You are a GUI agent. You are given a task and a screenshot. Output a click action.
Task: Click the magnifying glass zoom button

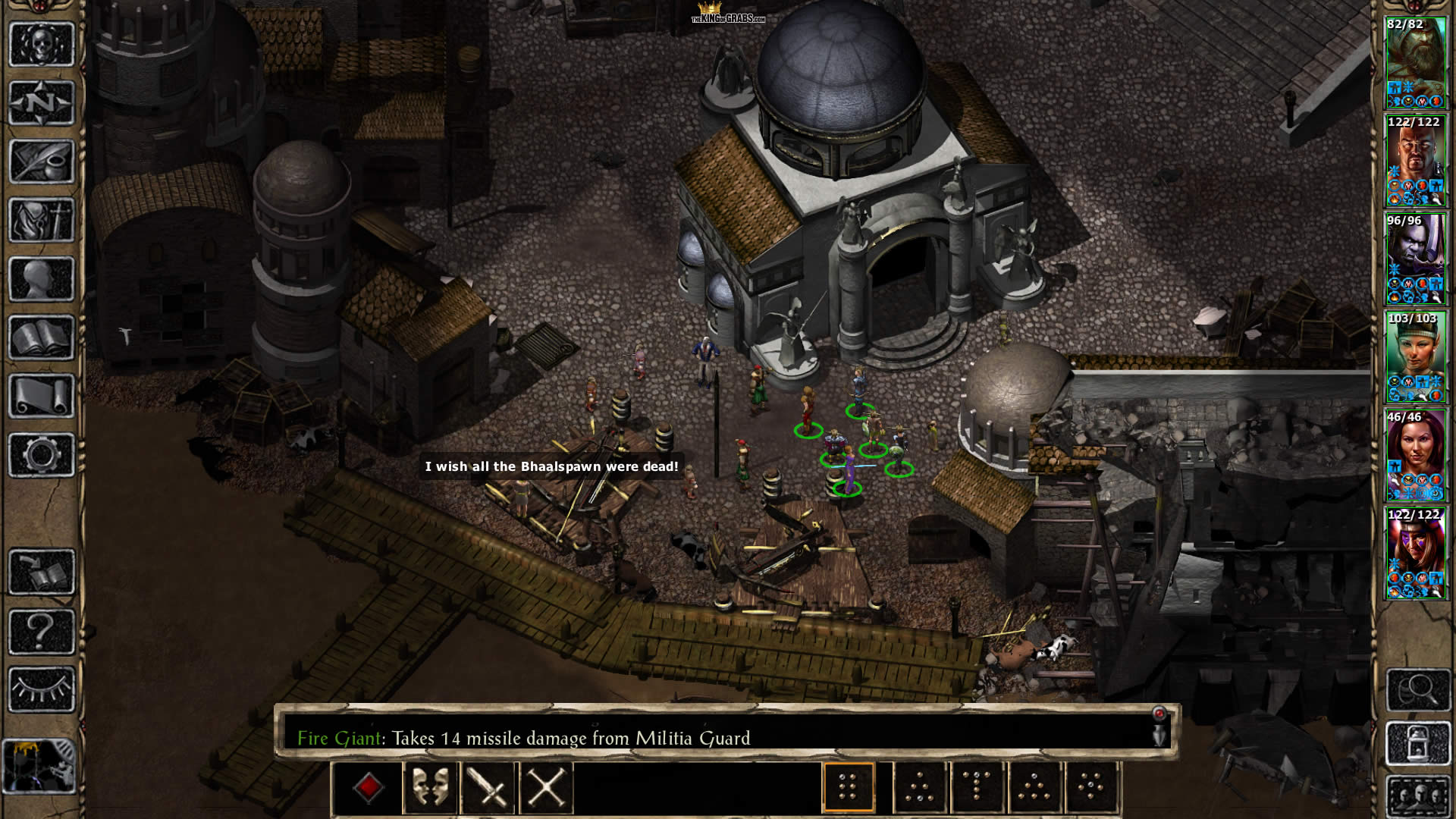1417,689
